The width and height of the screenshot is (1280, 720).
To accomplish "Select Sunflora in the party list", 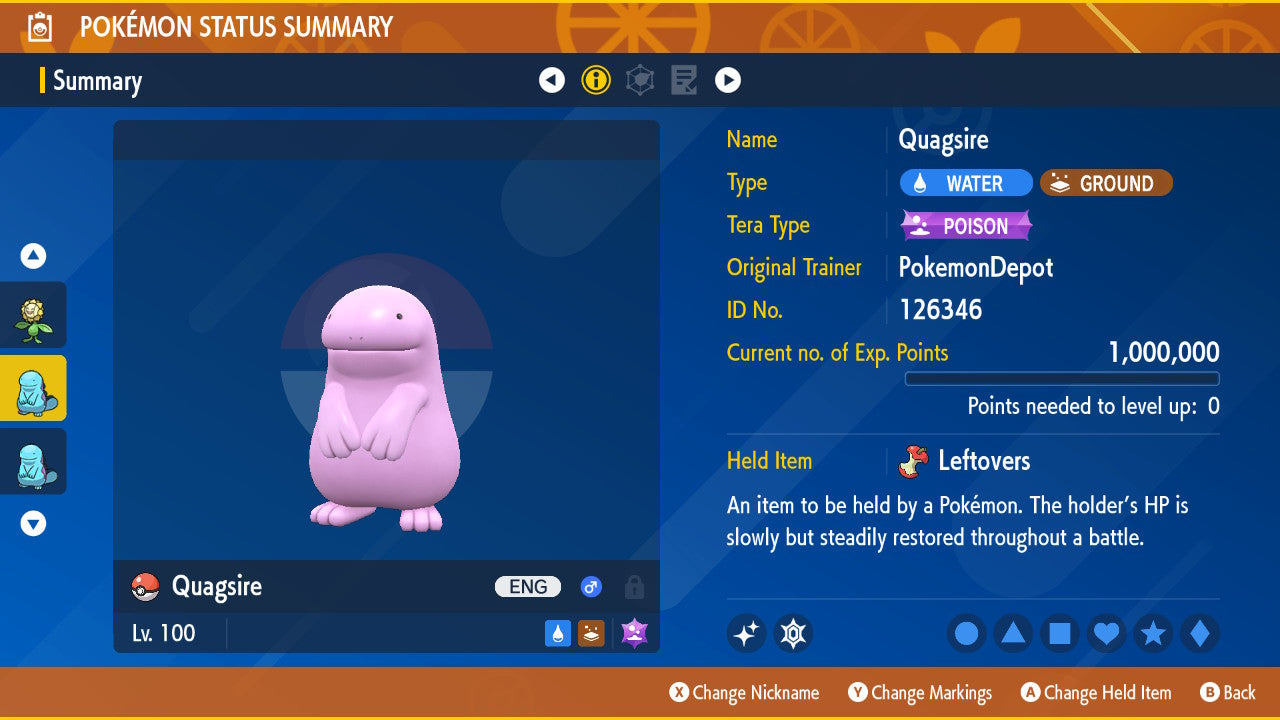I will 33,315.
